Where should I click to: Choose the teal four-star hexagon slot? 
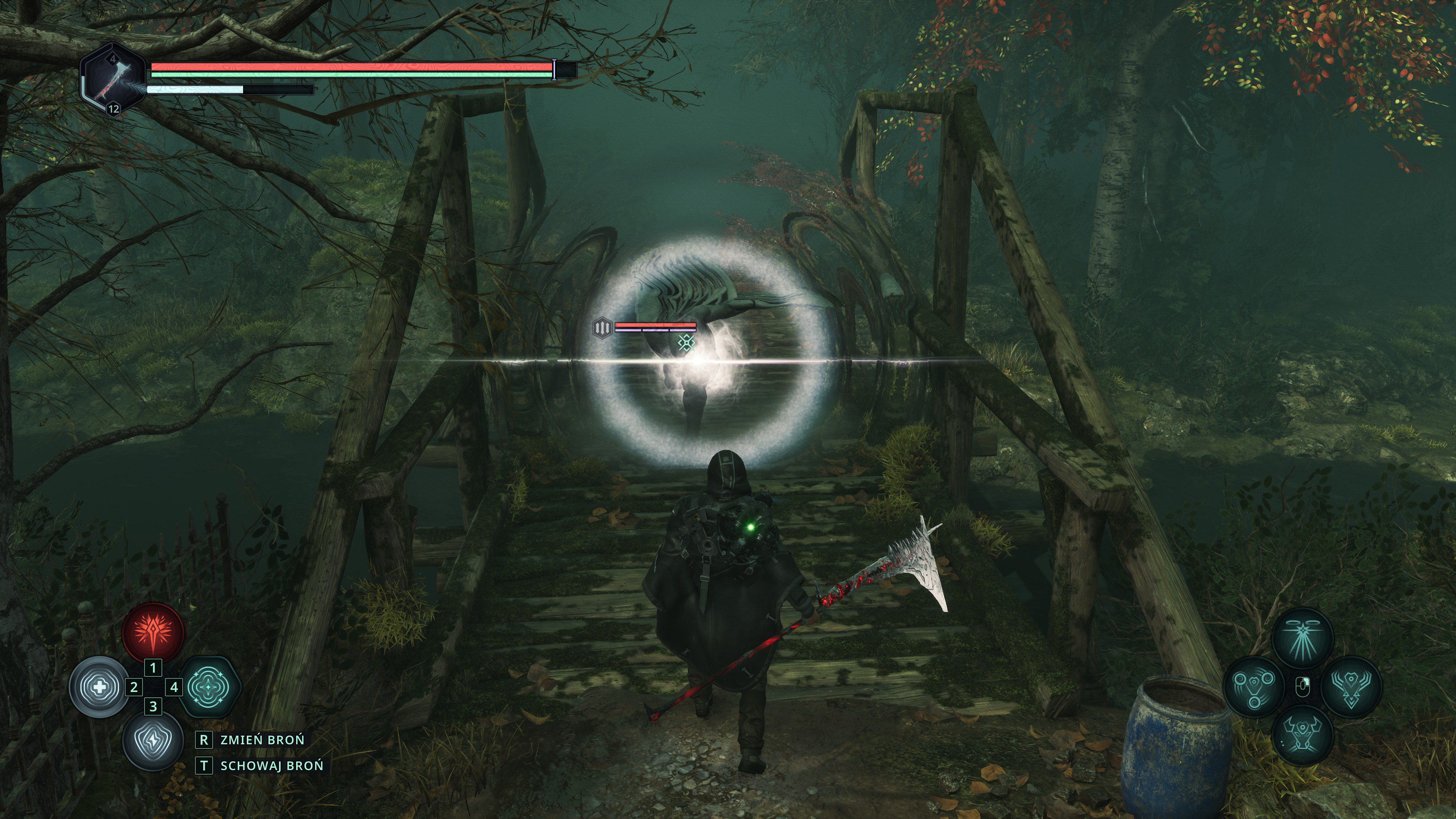(x=210, y=687)
